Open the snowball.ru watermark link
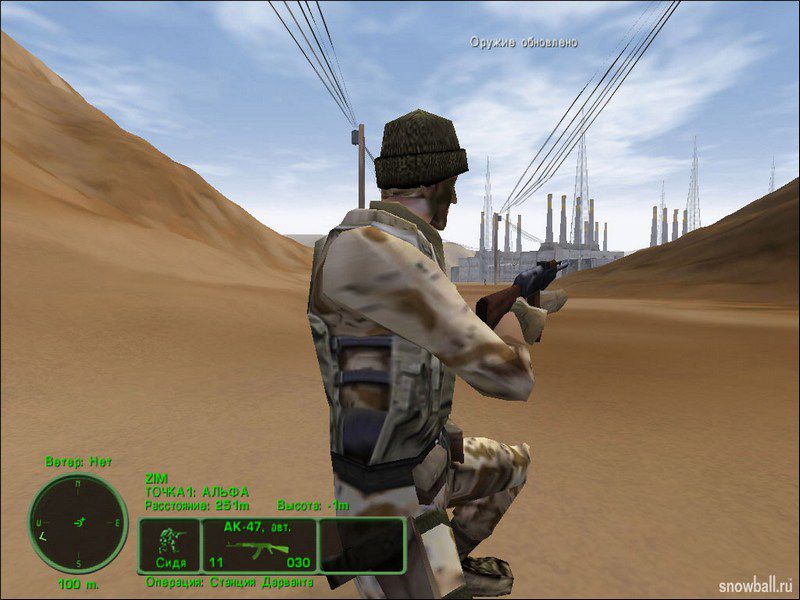Viewport: 800px width, 600px height. click(757, 581)
